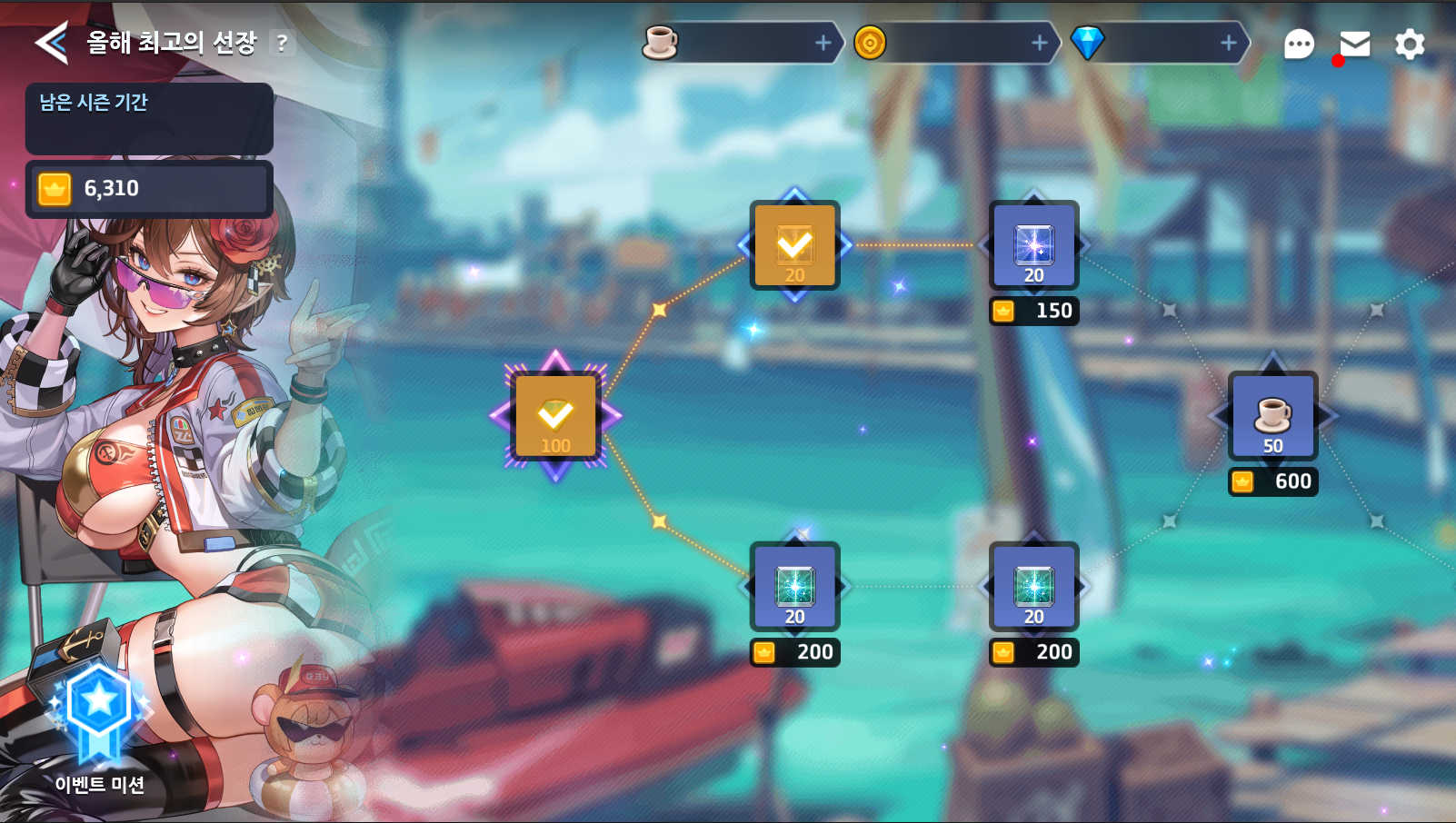Viewport: 1456px width, 823px height.
Task: Select the claimed gold 20 reward node
Action: click(x=794, y=245)
